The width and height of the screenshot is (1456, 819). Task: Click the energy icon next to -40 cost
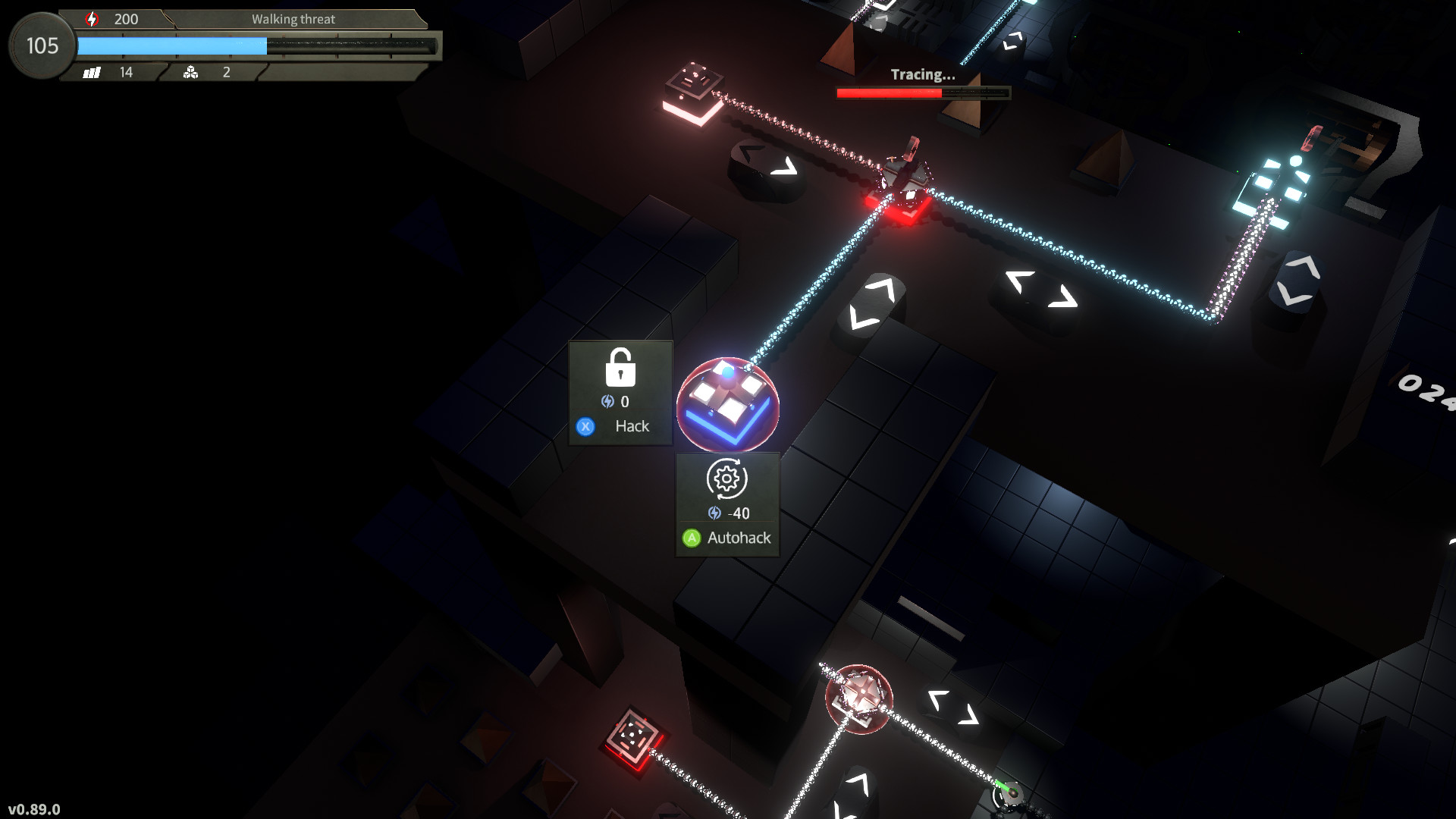click(x=714, y=513)
